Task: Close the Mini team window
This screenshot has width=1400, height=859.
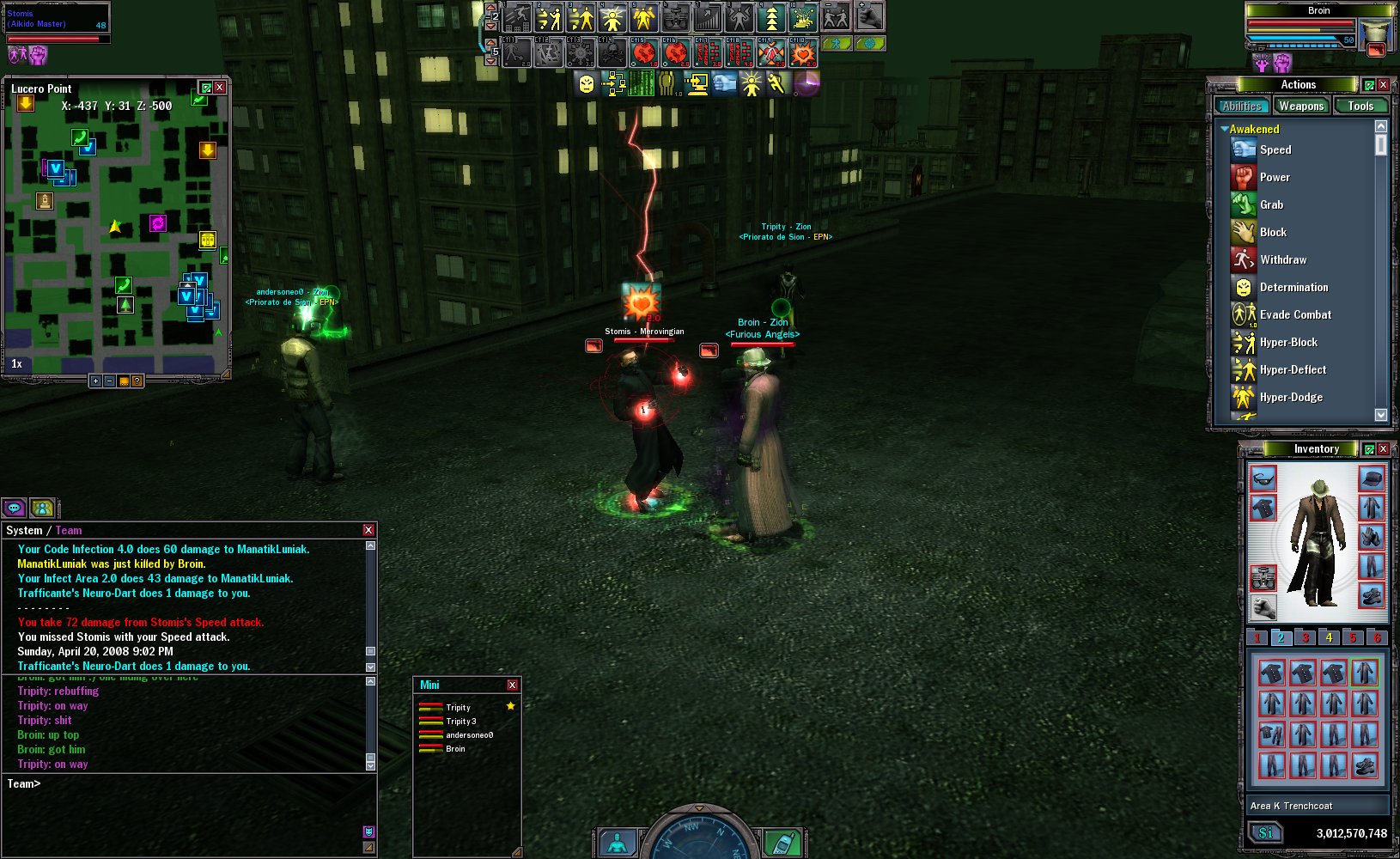Action: (x=512, y=685)
